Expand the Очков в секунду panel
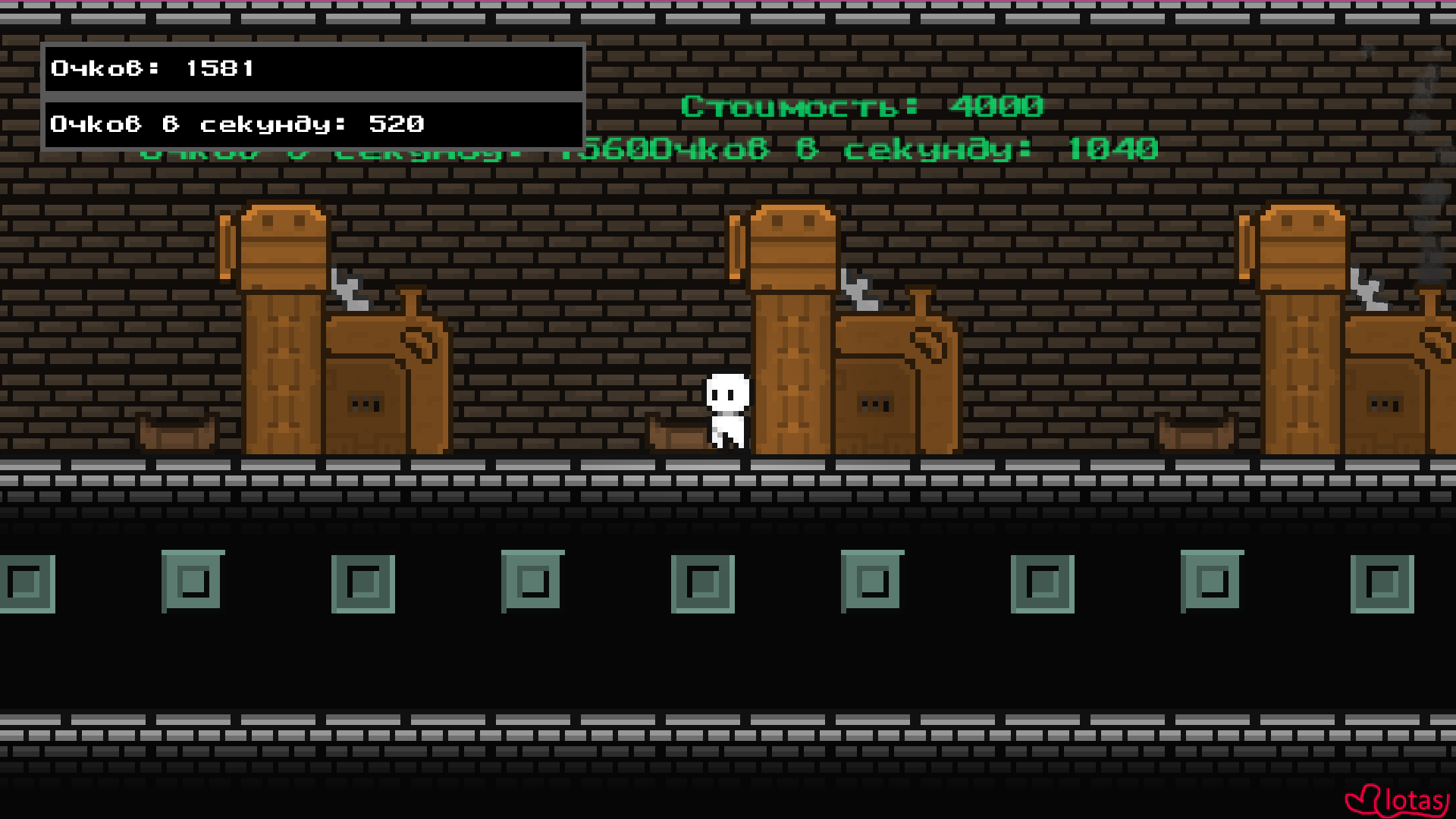1456x819 pixels. click(x=315, y=124)
